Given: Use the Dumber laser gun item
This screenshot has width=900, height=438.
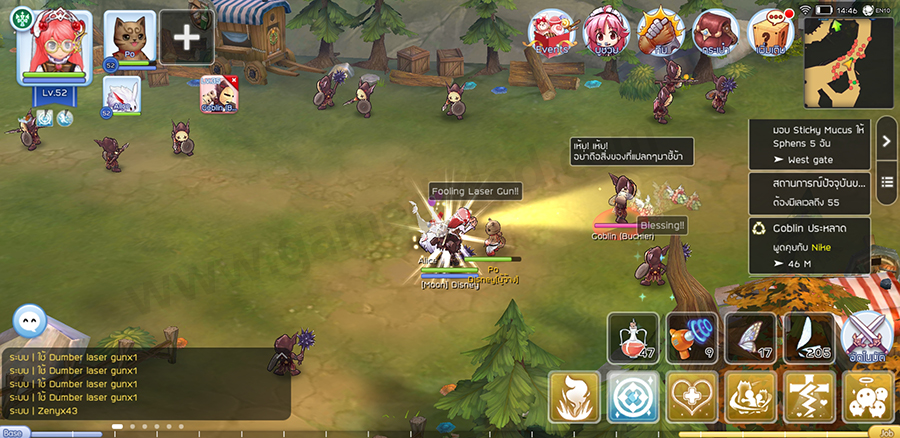Looking at the screenshot, I should [x=691, y=339].
